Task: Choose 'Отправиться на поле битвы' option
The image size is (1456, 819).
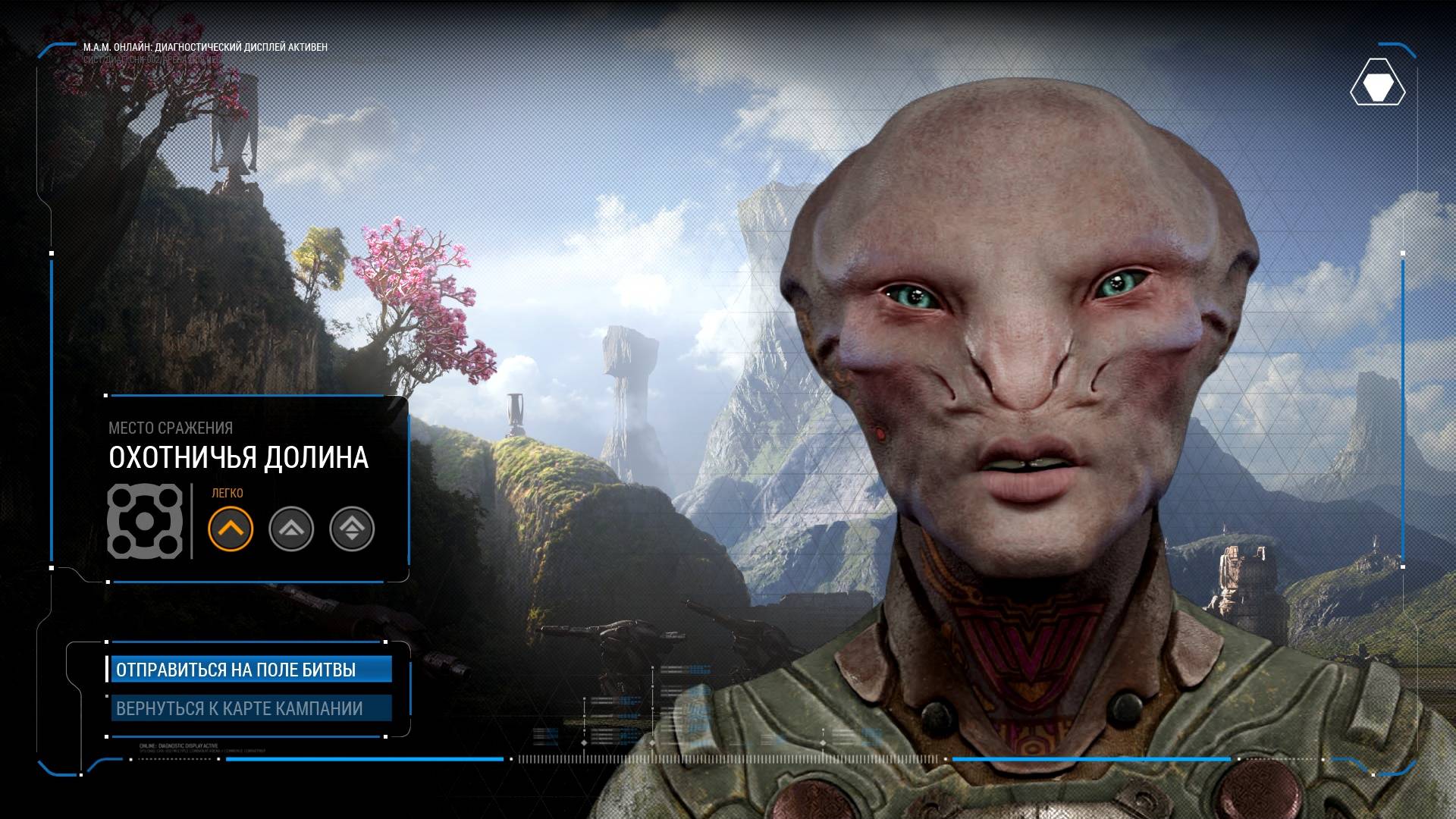Action: coord(250,670)
